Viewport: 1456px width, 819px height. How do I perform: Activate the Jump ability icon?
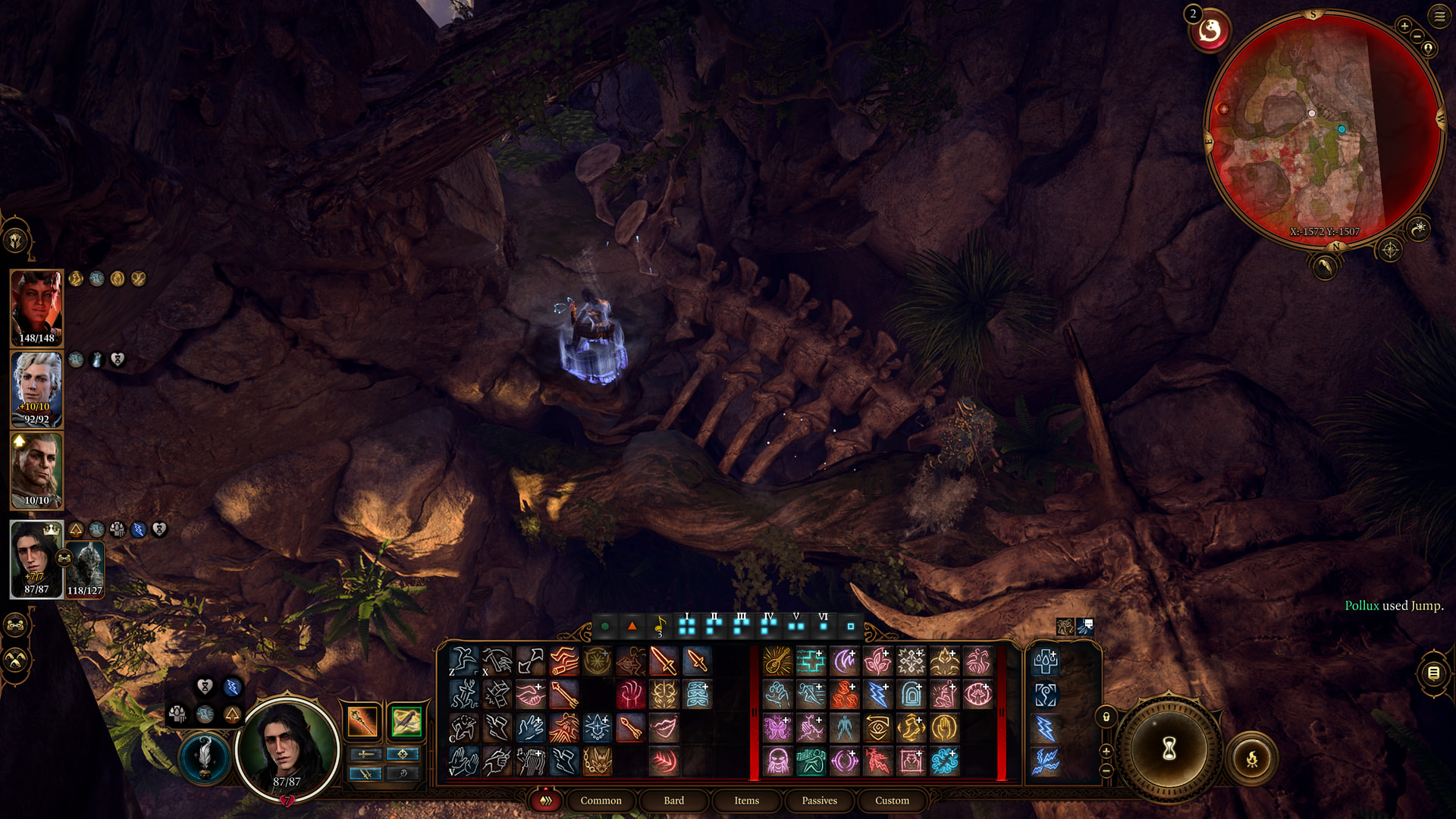(463, 661)
